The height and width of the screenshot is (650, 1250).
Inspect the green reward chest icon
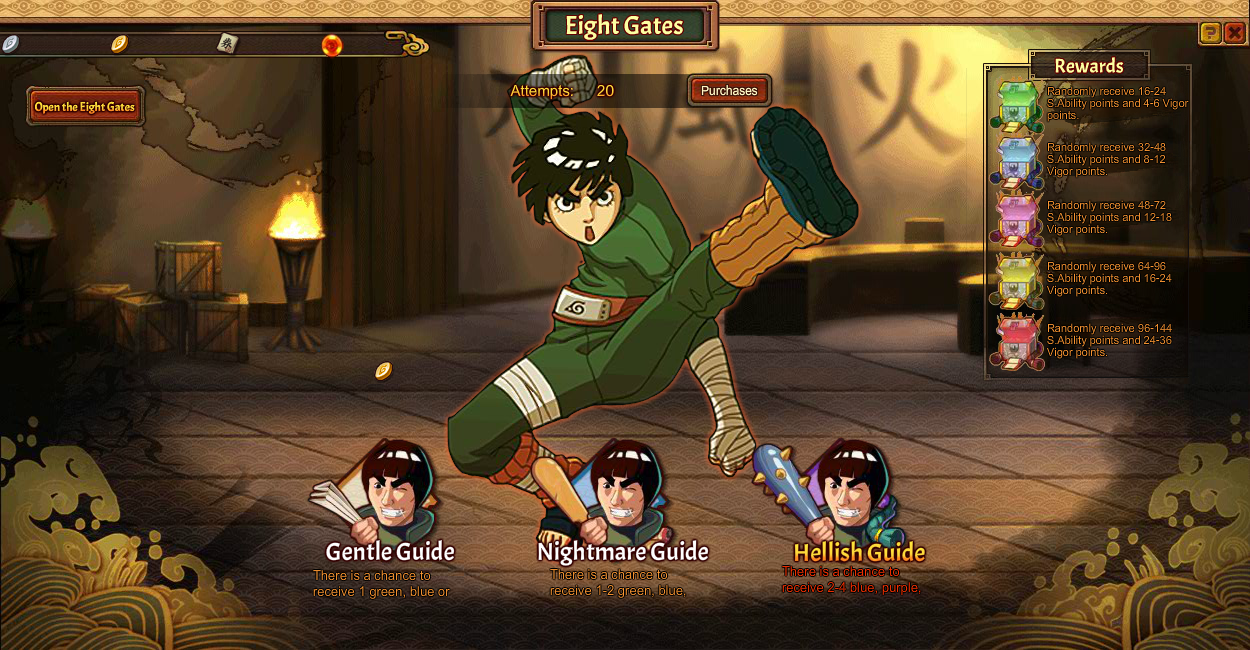(1017, 106)
